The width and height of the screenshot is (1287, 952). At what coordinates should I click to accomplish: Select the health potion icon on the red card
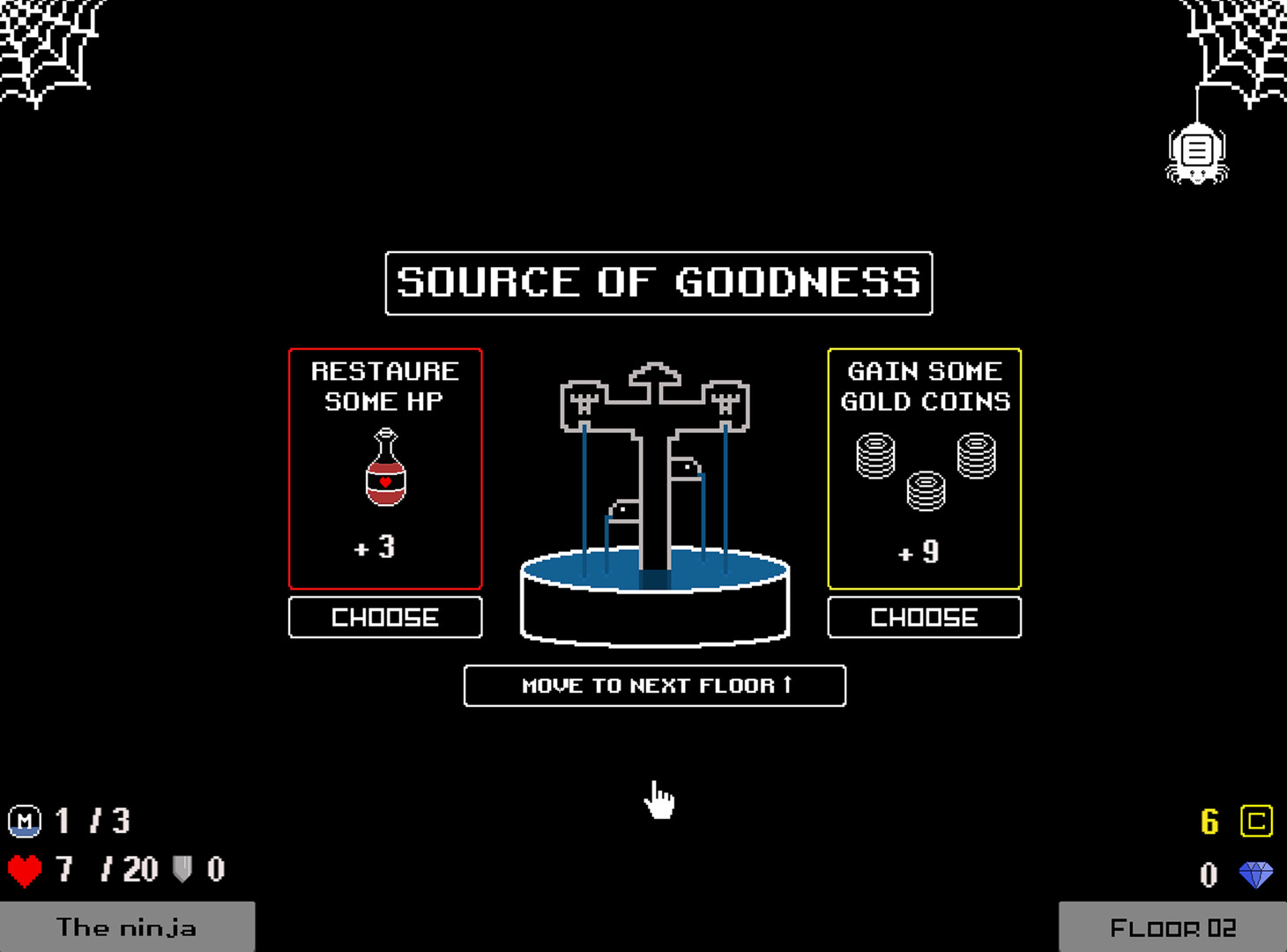(x=385, y=472)
